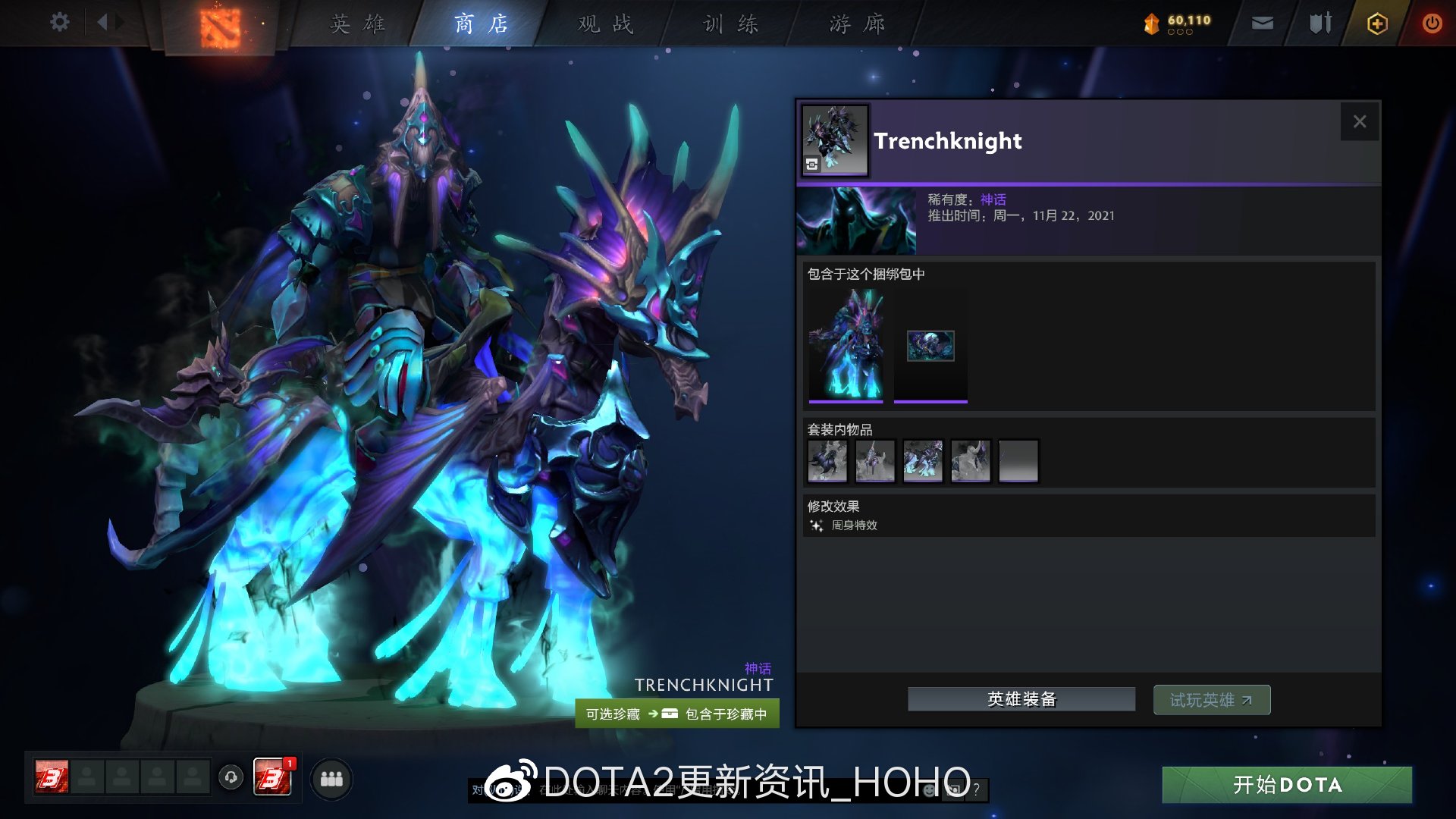Click the 英雄装备 button
The width and height of the screenshot is (1456, 819).
point(1020,699)
